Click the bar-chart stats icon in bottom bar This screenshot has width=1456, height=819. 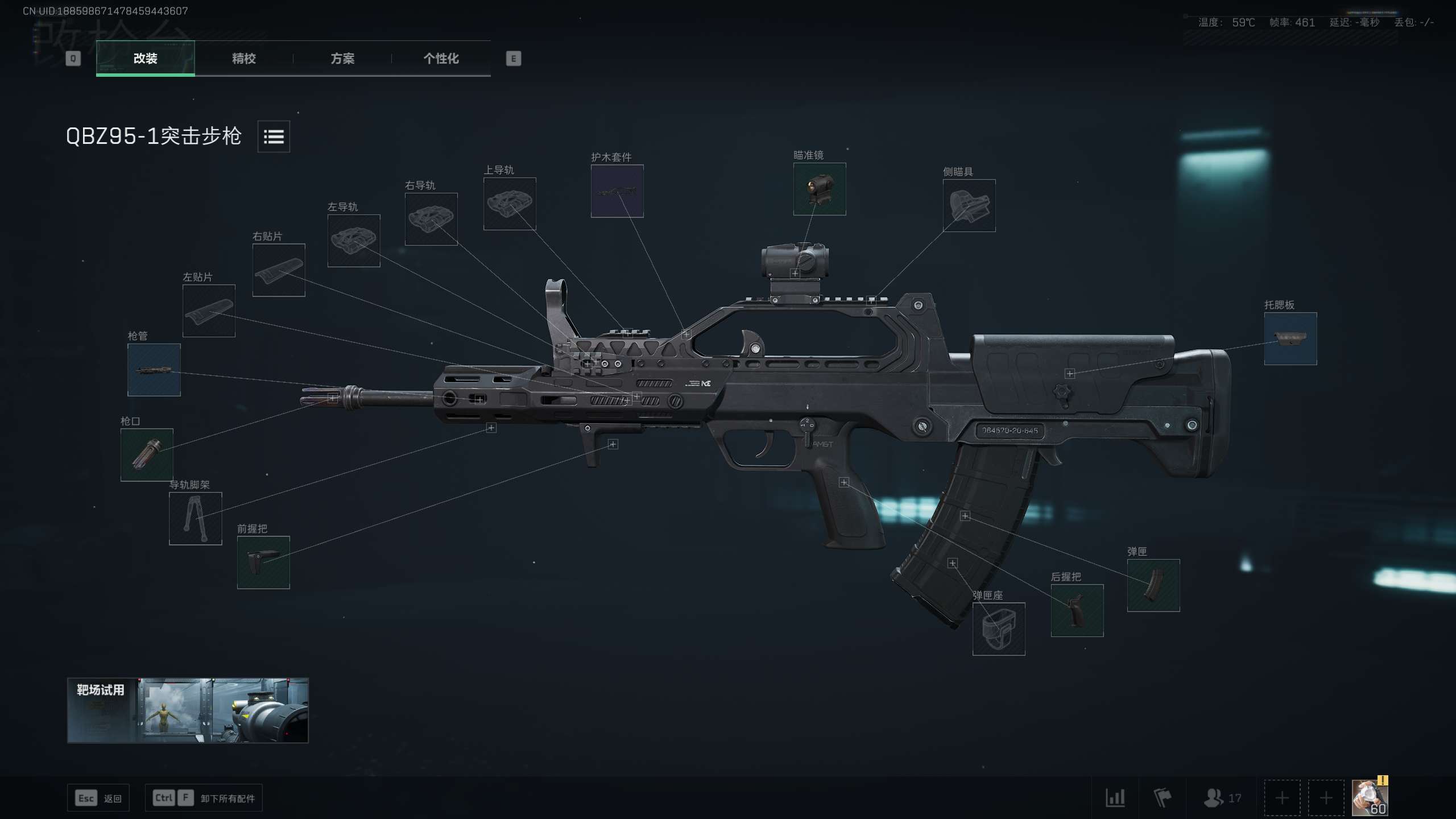[x=1115, y=797]
